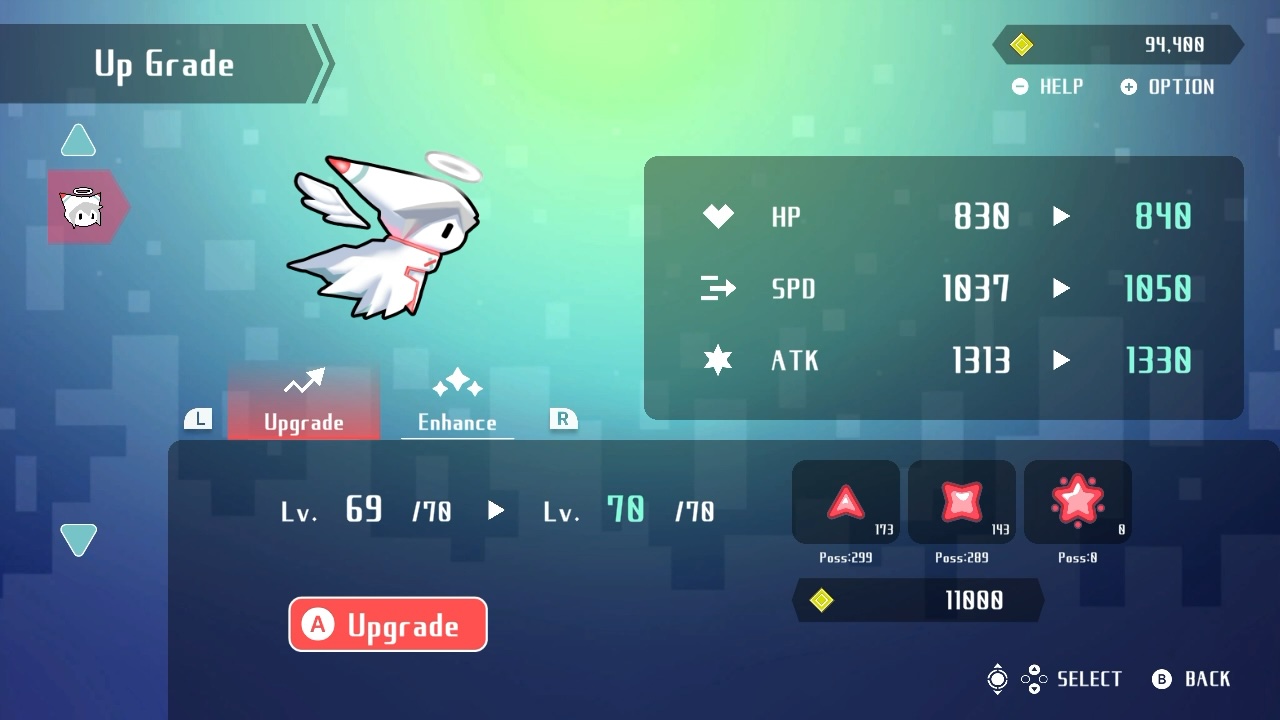Select the red triangle upgrade material
Image resolution: width=1280 pixels, height=720 pixels.
click(x=845, y=501)
